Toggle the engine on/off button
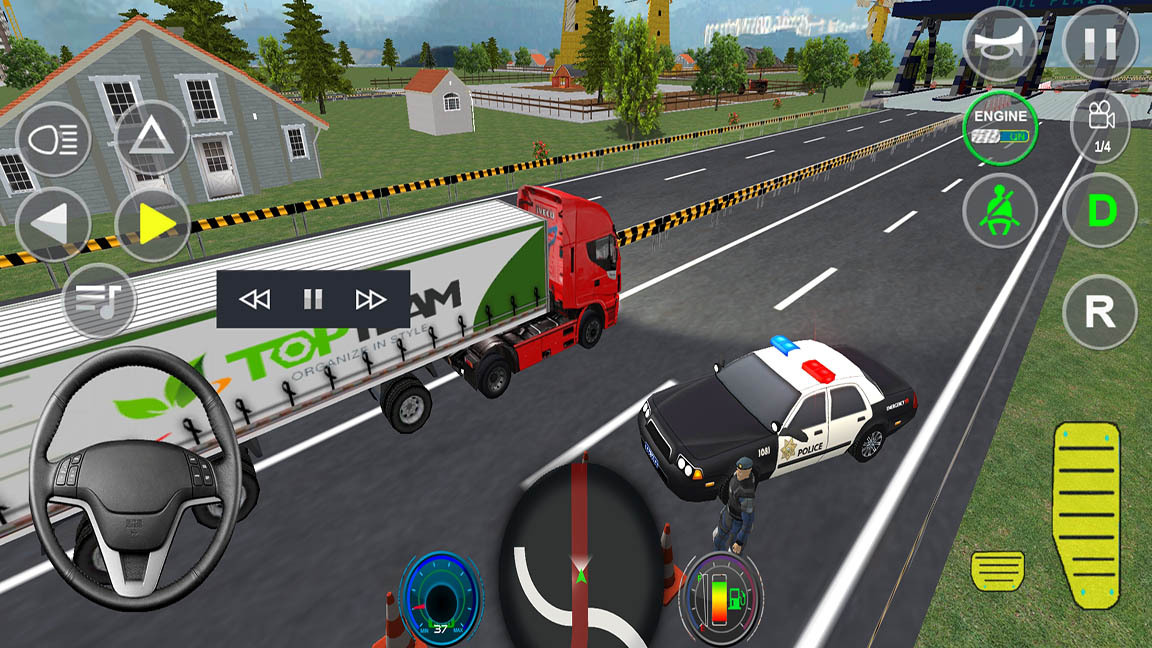Viewport: 1152px width, 648px height. pyautogui.click(x=1000, y=127)
